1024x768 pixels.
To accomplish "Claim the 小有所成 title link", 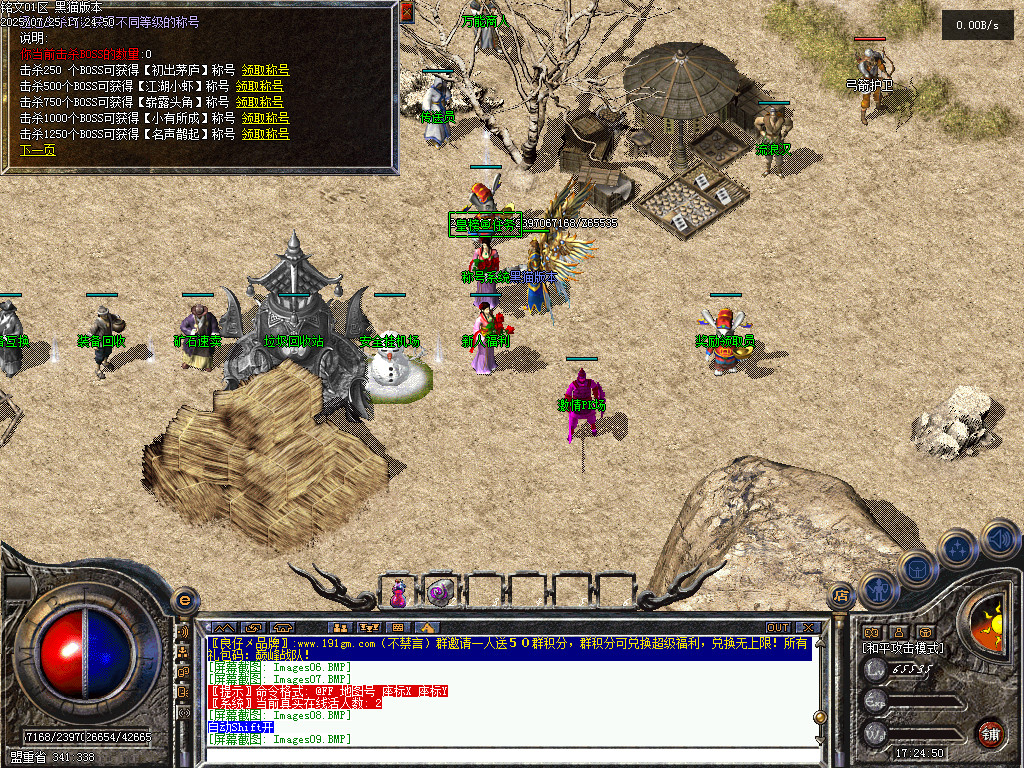I will tap(263, 118).
